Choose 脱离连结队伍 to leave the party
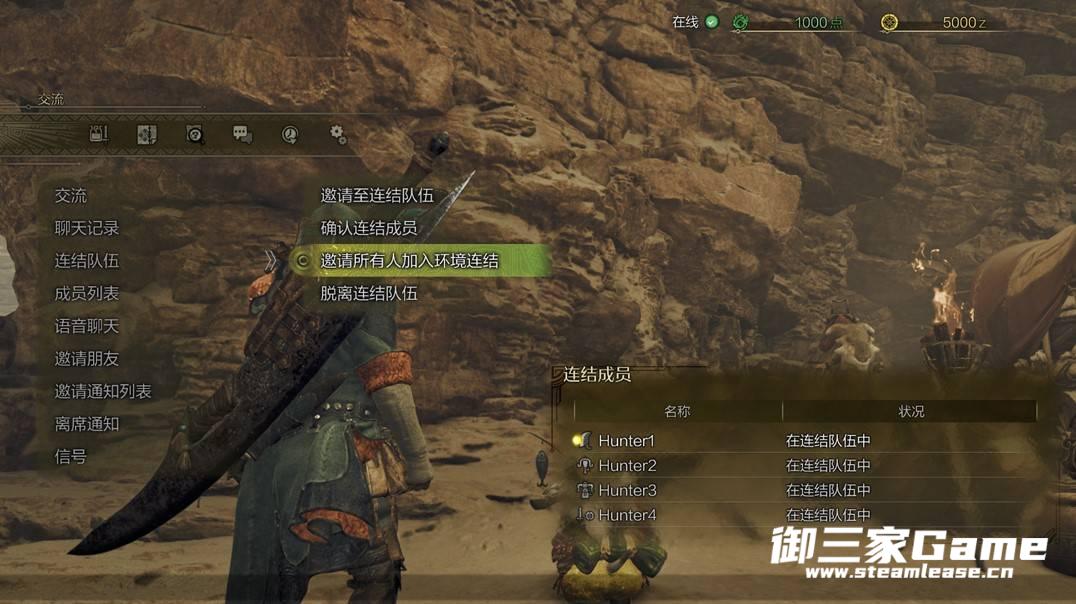 (369, 294)
